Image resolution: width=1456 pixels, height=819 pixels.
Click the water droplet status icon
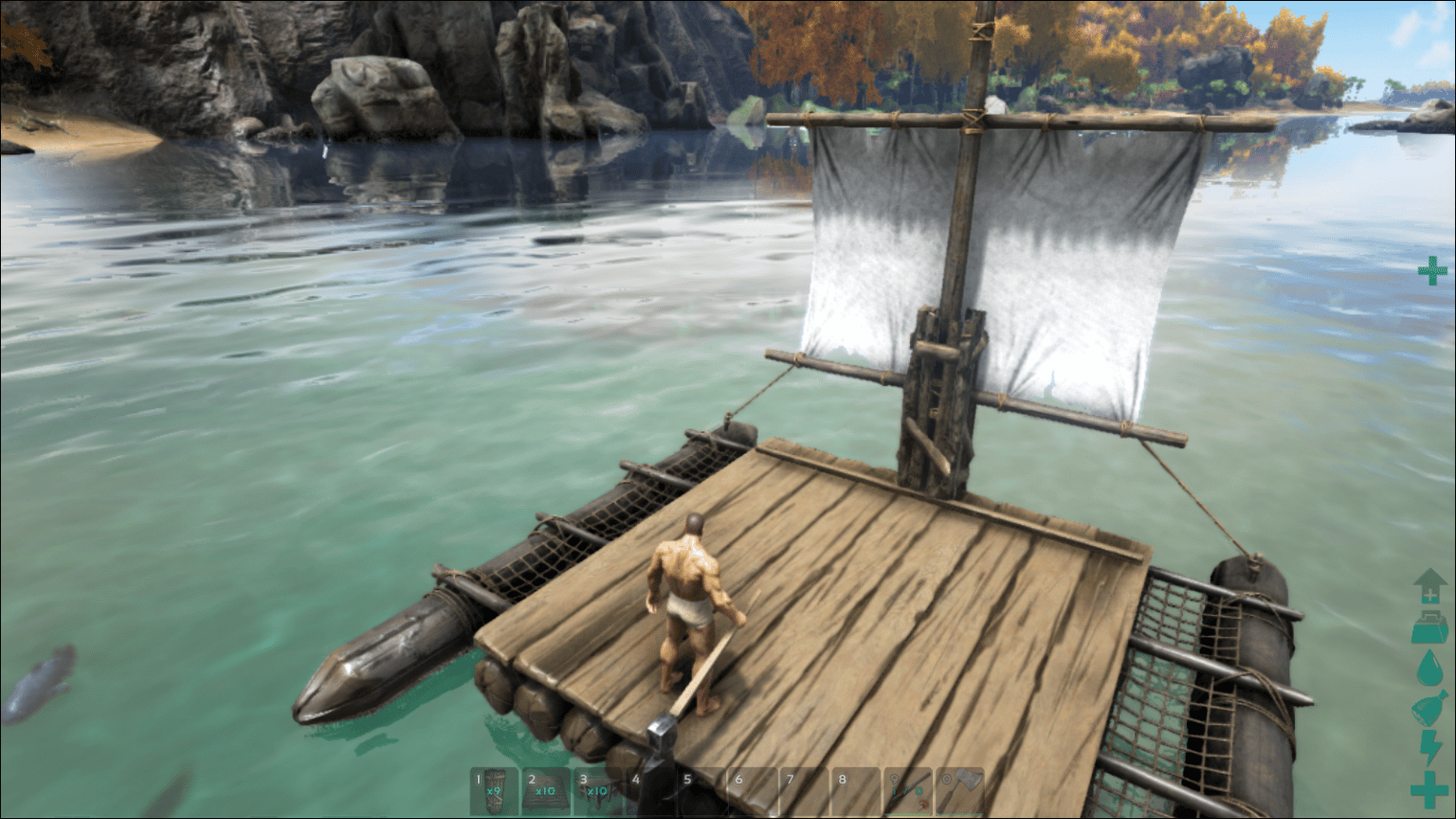tap(1429, 665)
